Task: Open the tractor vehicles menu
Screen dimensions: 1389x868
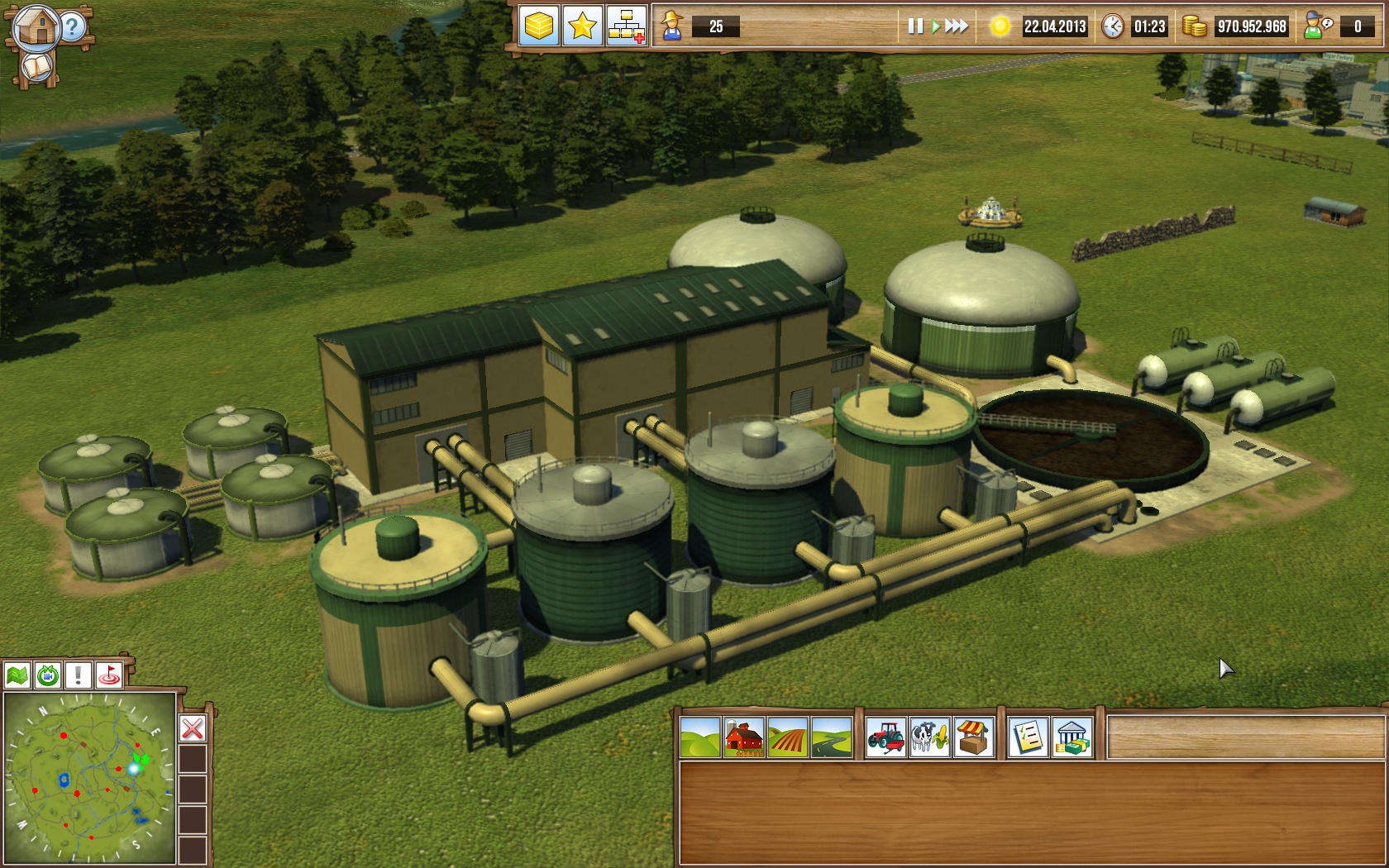Action: pos(885,737)
